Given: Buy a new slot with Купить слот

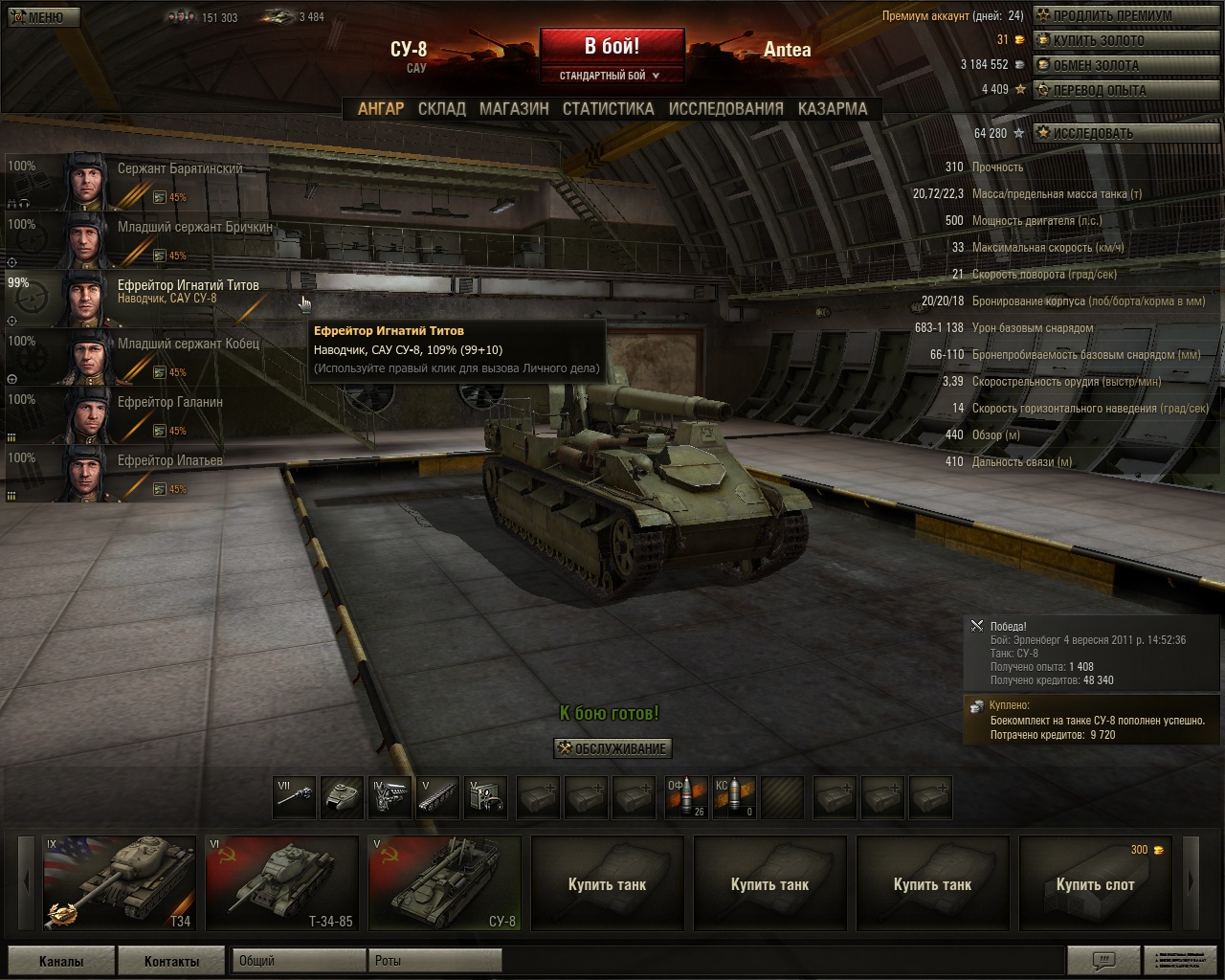Looking at the screenshot, I should coord(1095,882).
